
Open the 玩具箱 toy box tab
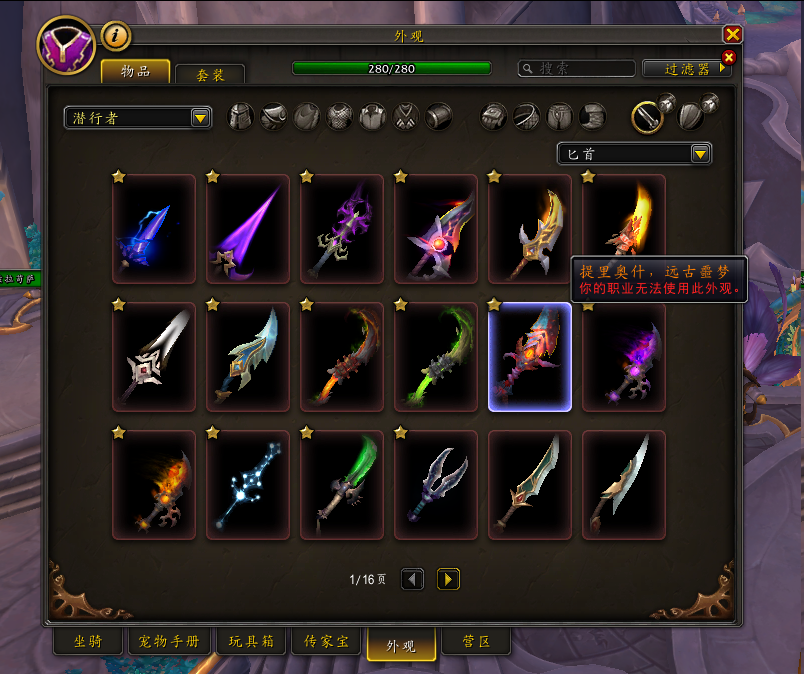click(251, 642)
